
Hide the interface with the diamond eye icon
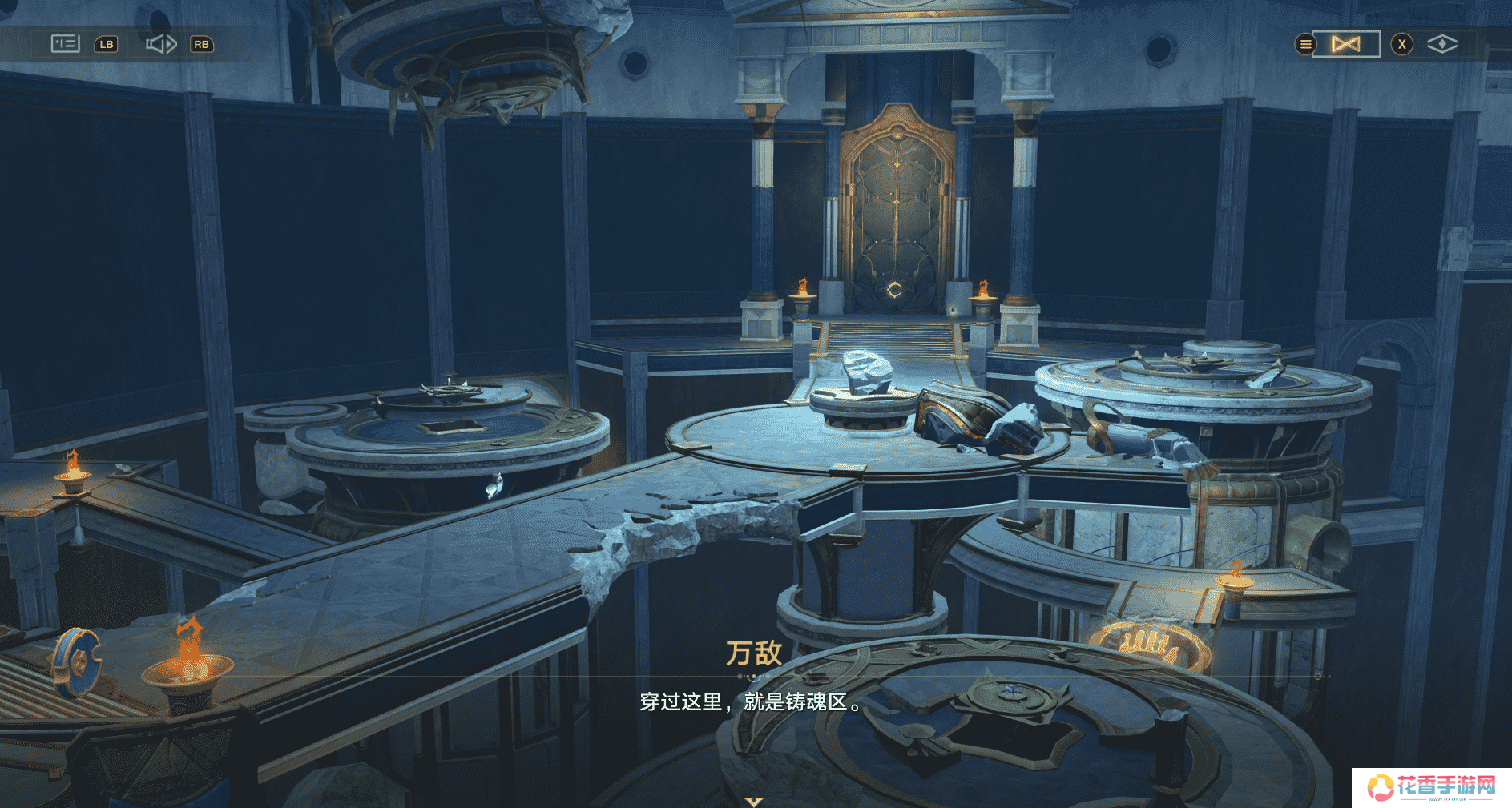1441,44
